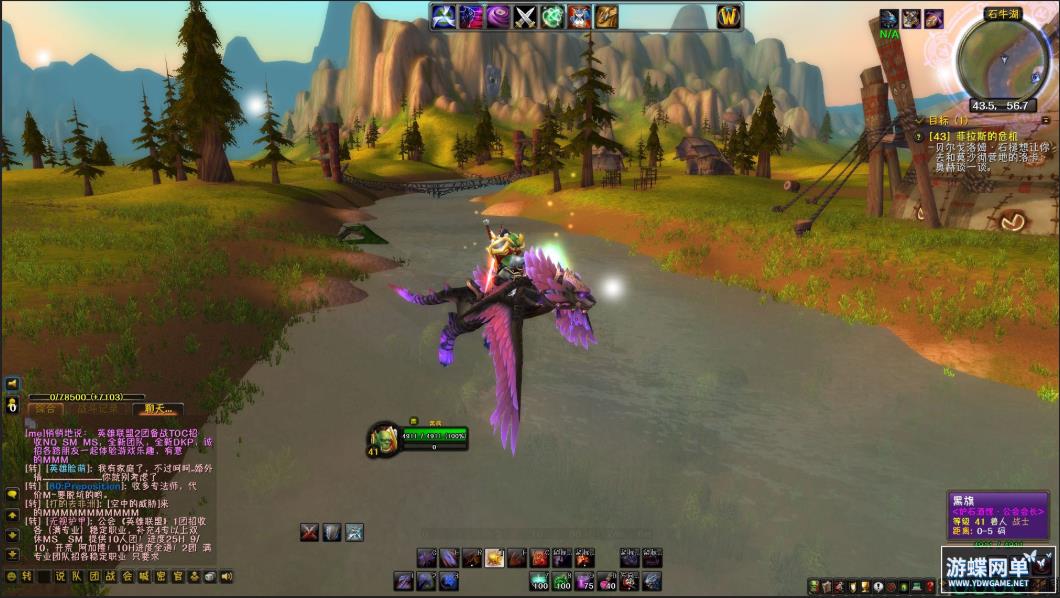
Task: Select the 会 guild channel button
Action: pyautogui.click(x=127, y=576)
